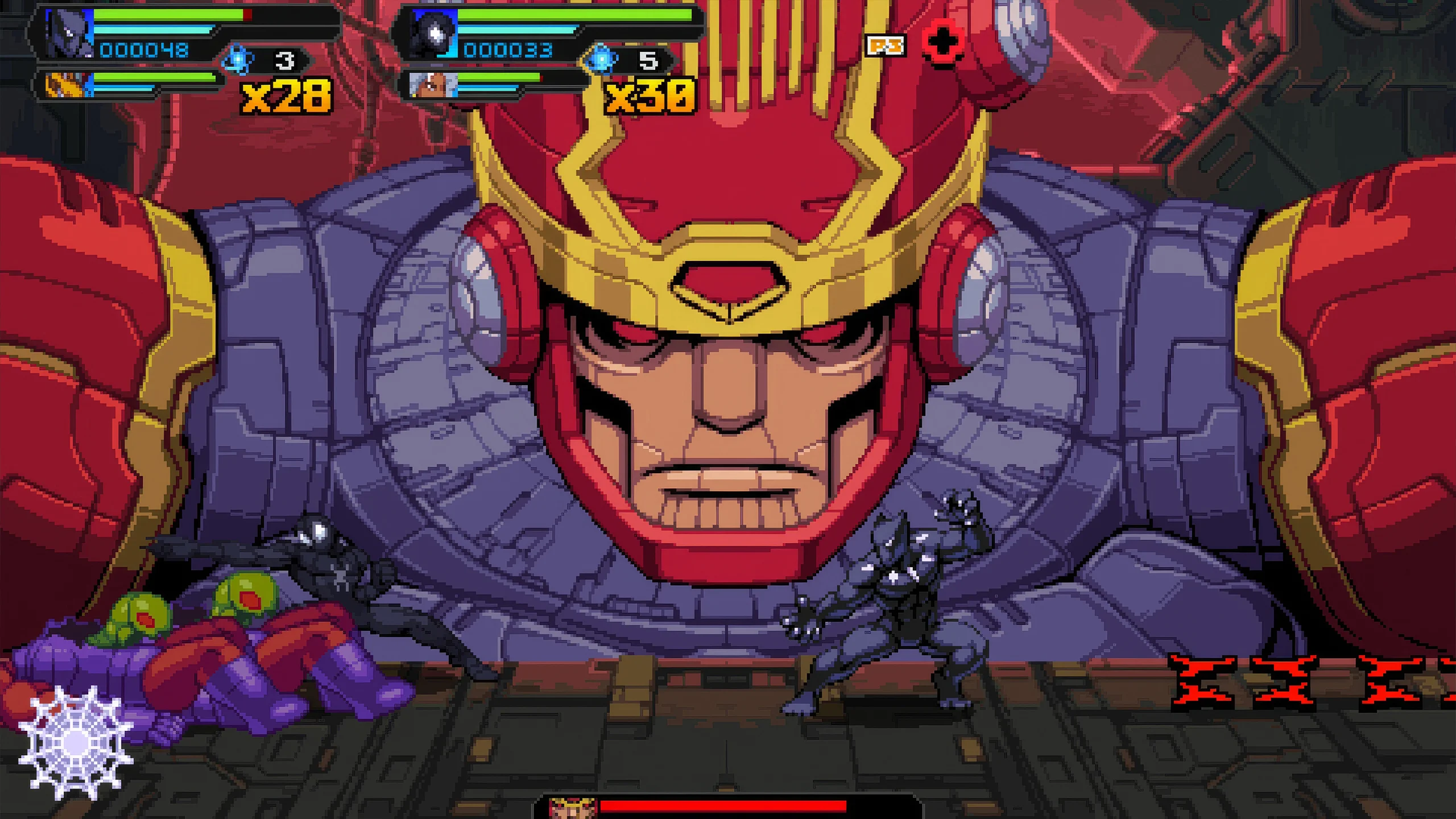Click the white spider web icon

tap(76, 742)
